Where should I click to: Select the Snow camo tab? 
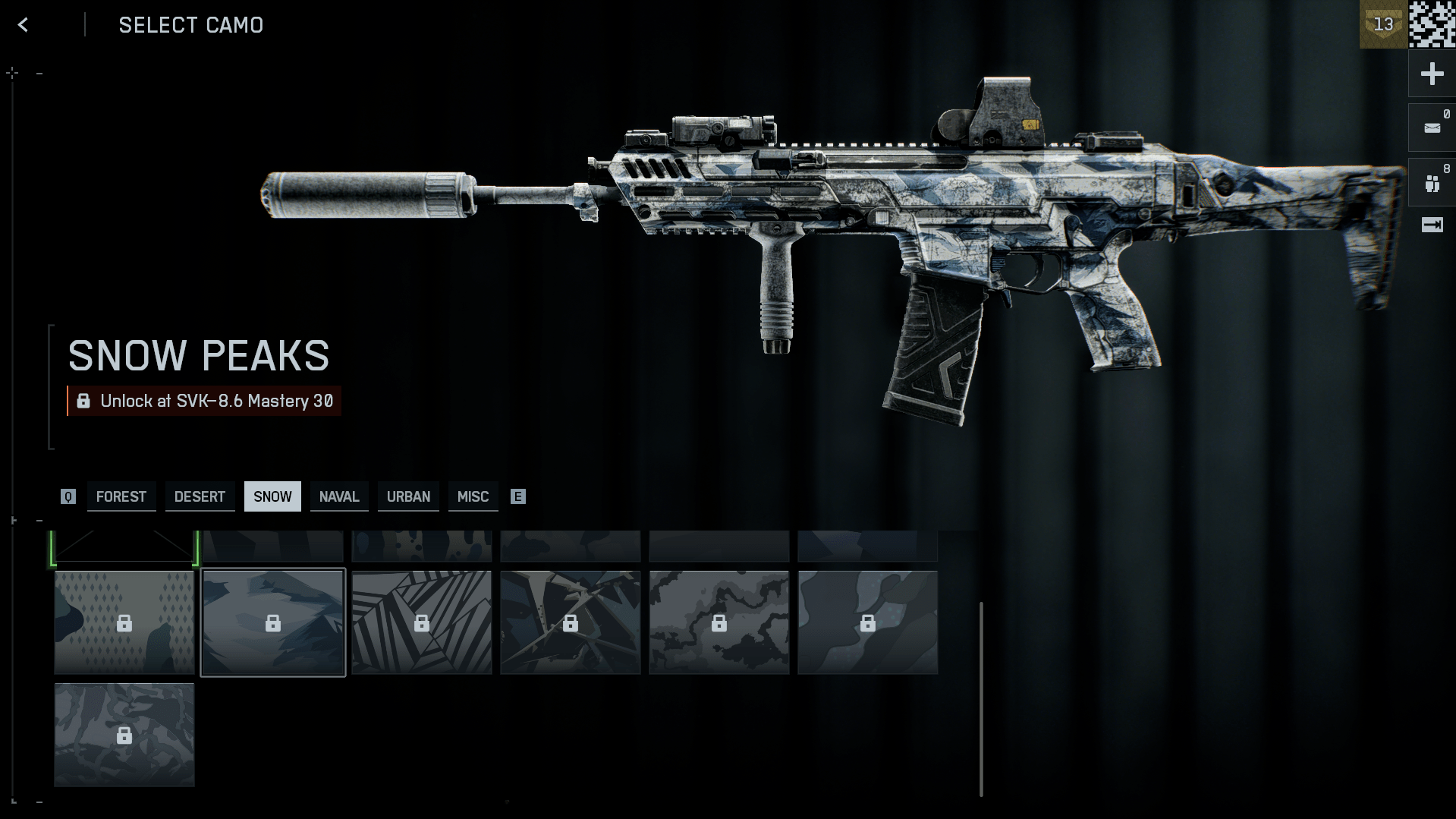tap(272, 496)
